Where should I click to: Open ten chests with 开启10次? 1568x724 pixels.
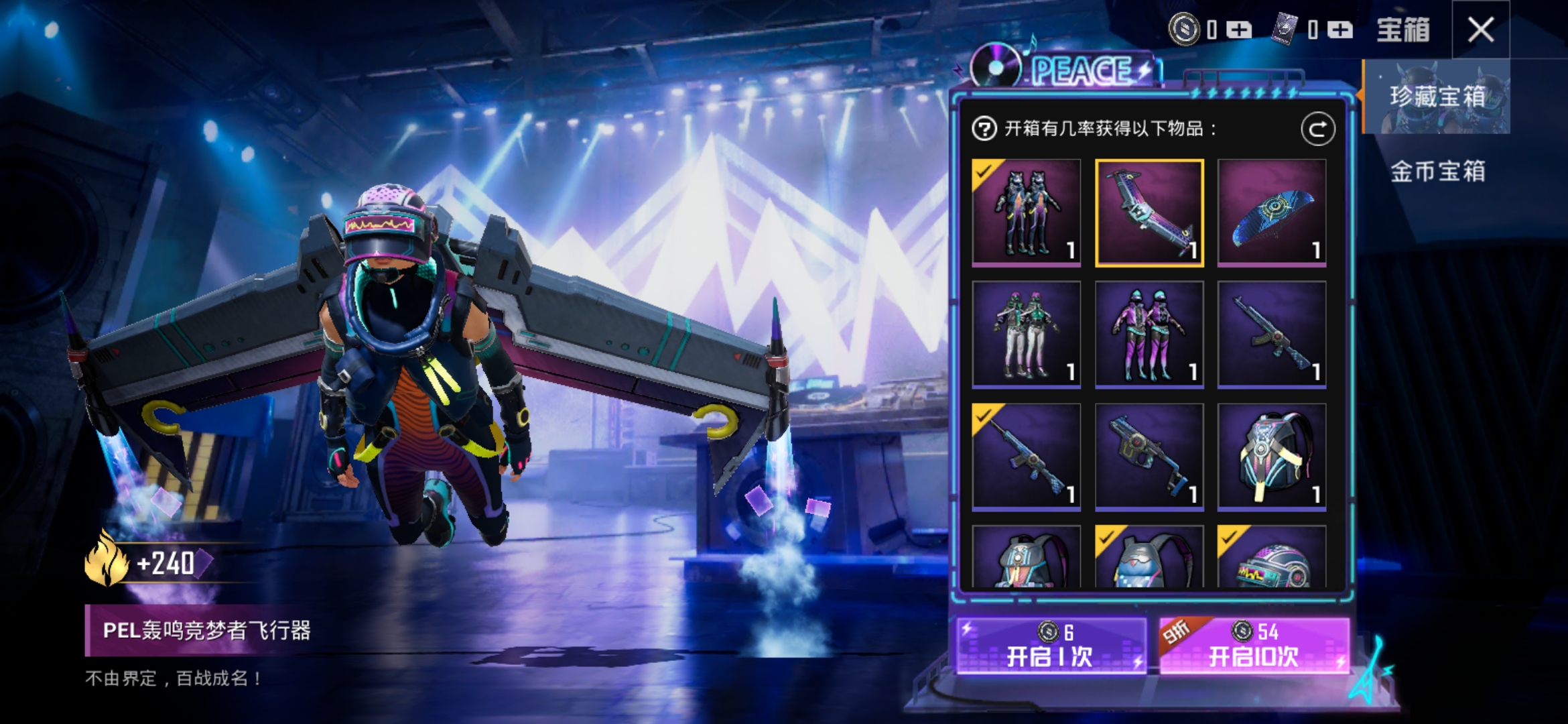[1253, 645]
